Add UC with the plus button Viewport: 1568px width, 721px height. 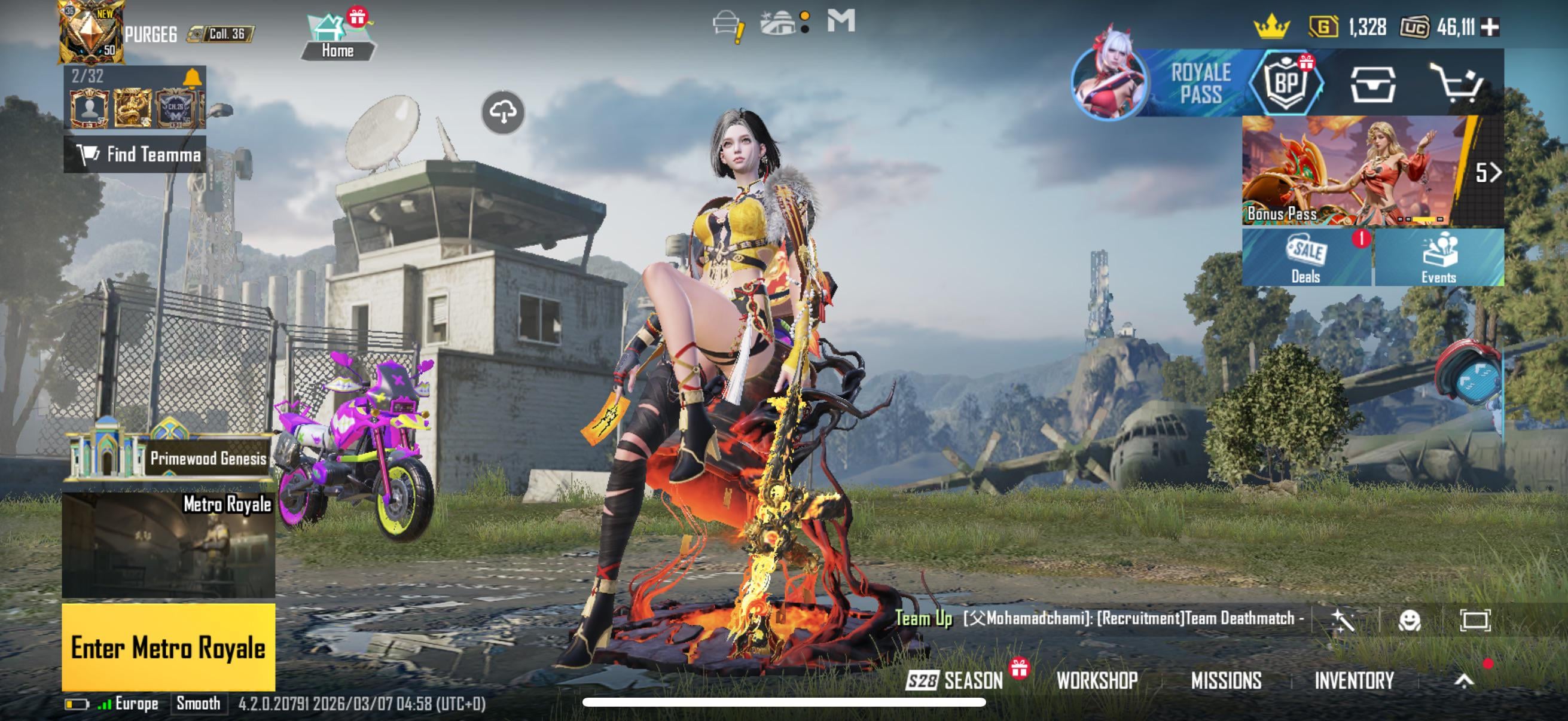click(x=1490, y=27)
